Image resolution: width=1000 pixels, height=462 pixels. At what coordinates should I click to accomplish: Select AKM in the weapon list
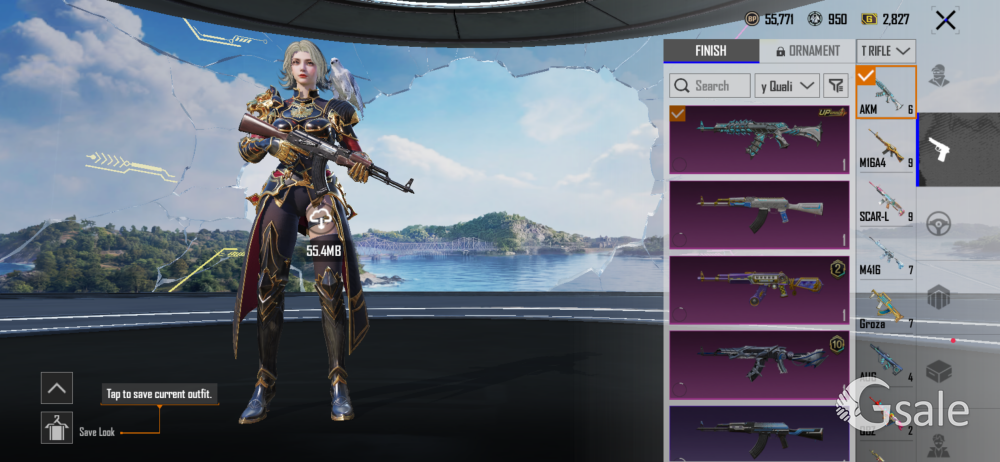[886, 92]
